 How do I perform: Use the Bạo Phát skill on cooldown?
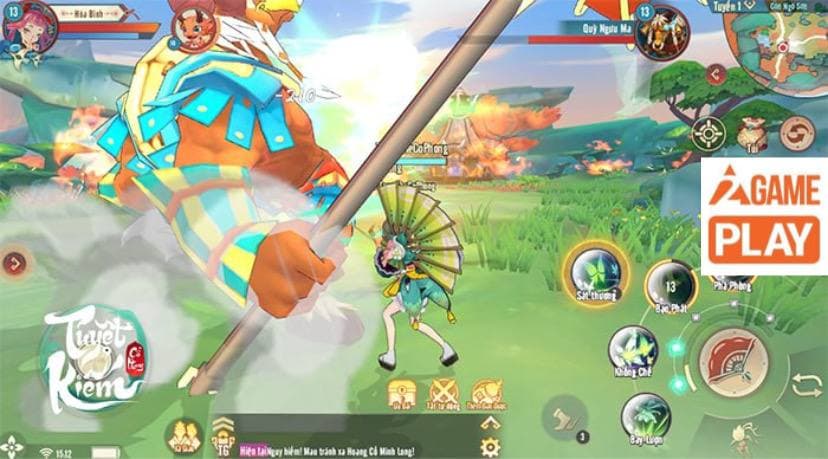pos(668,286)
